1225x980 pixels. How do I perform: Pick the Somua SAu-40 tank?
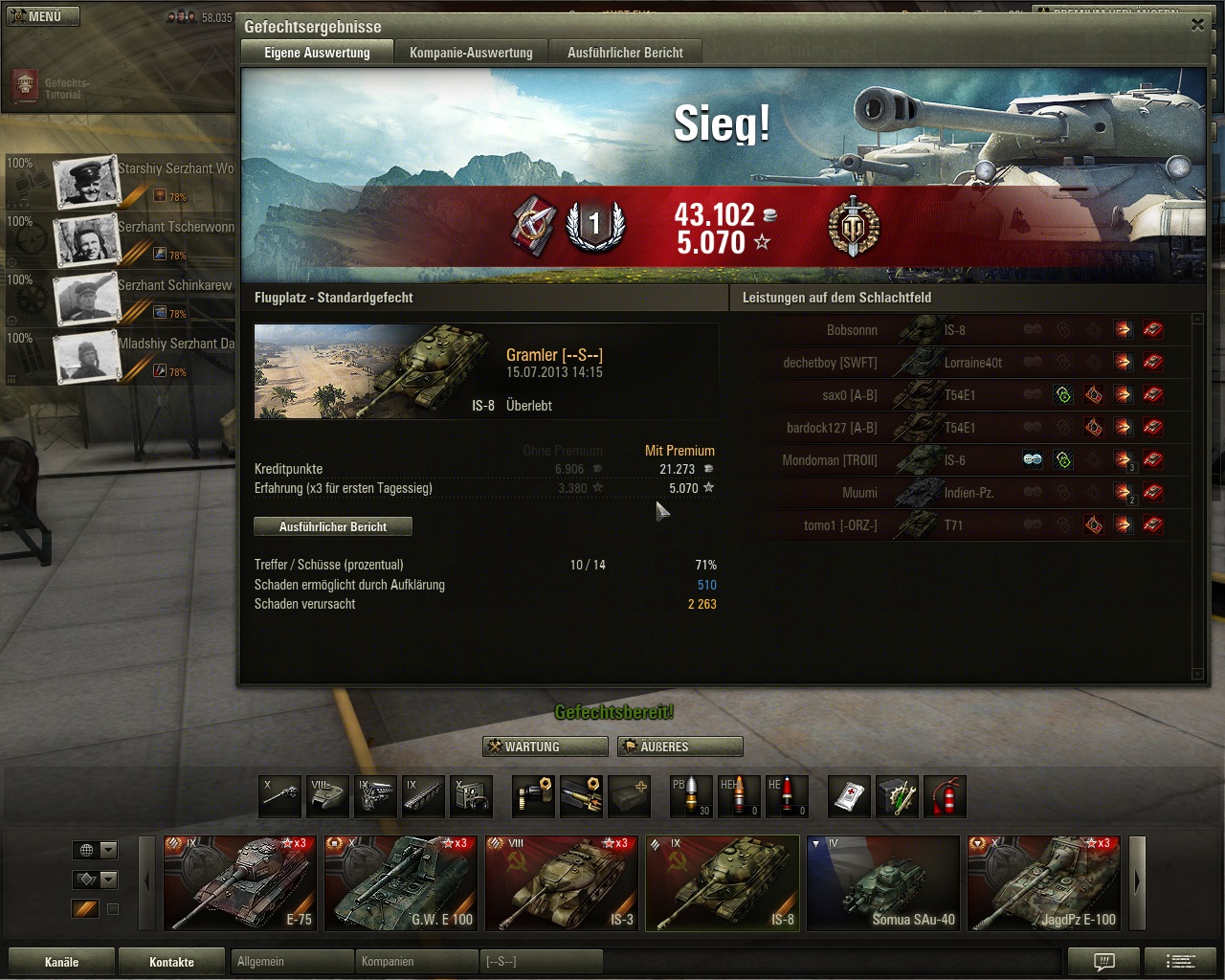(882, 882)
